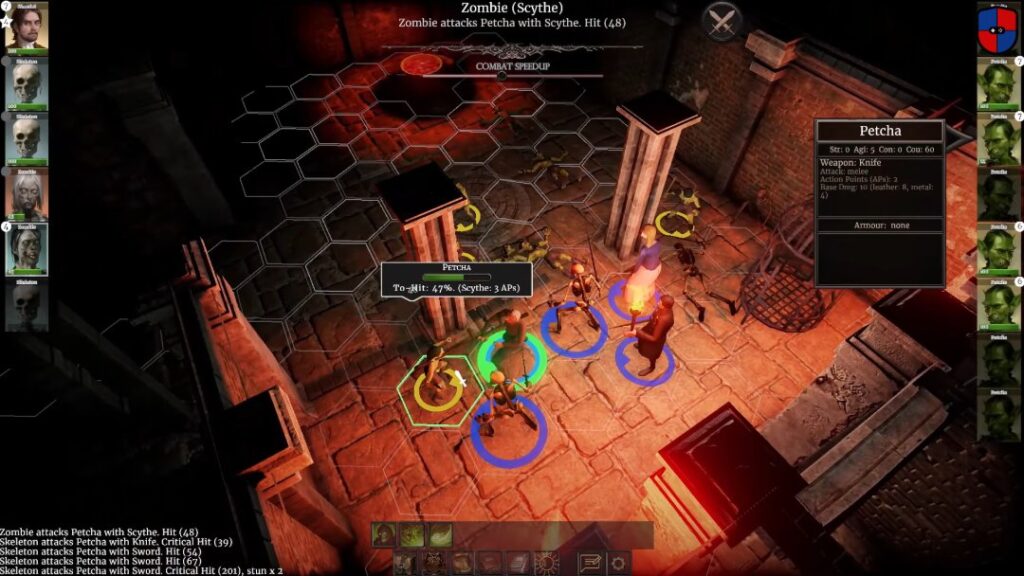Viewport: 1024px width, 576px height.
Task: Activate the green skull ability icon
Action: point(412,535)
